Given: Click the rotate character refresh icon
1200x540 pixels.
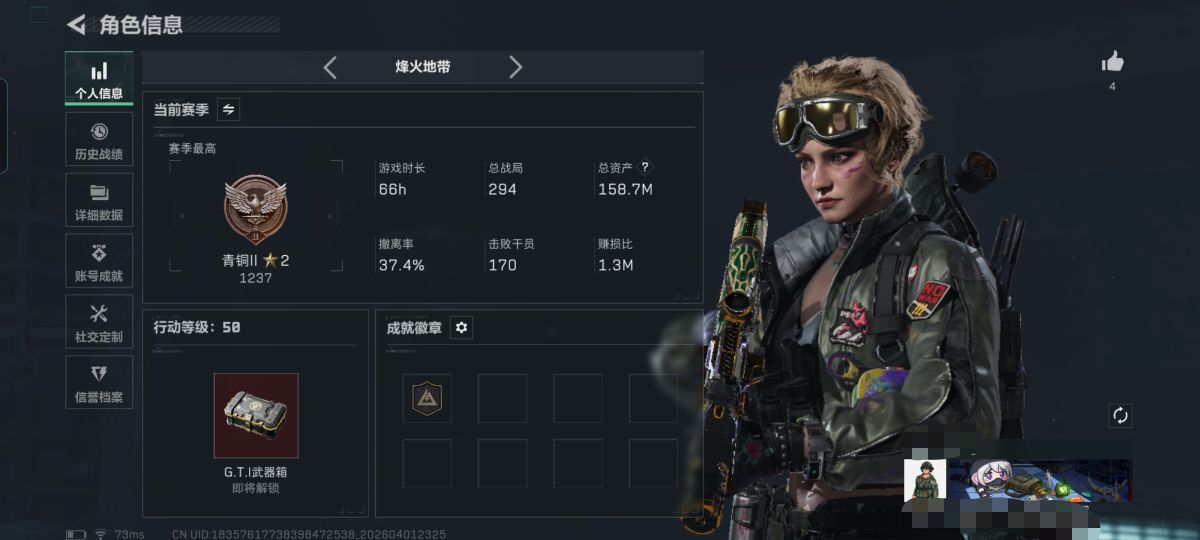Looking at the screenshot, I should pyautogui.click(x=1120, y=415).
